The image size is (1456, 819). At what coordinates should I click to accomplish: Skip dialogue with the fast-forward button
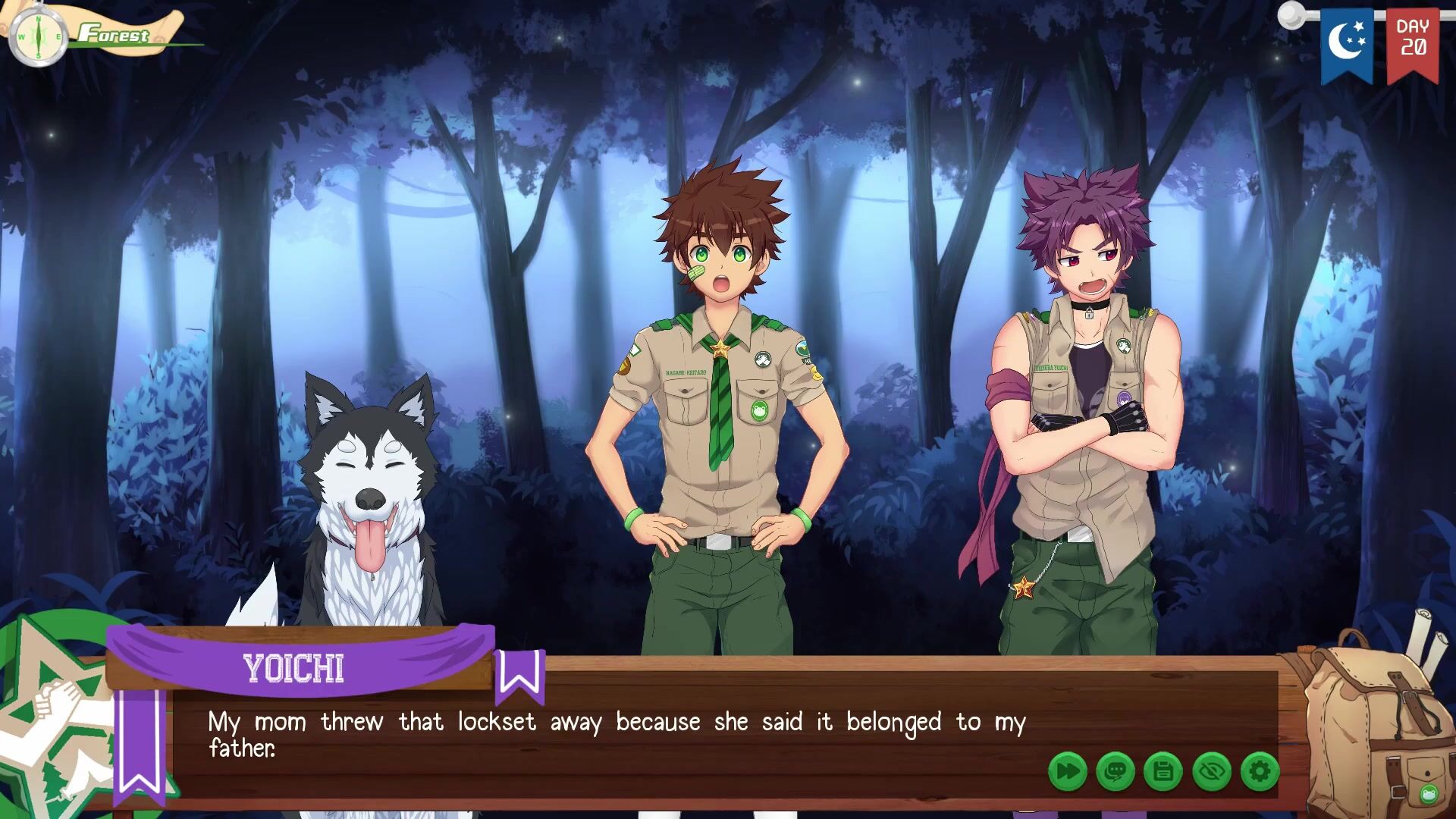[x=1067, y=772]
